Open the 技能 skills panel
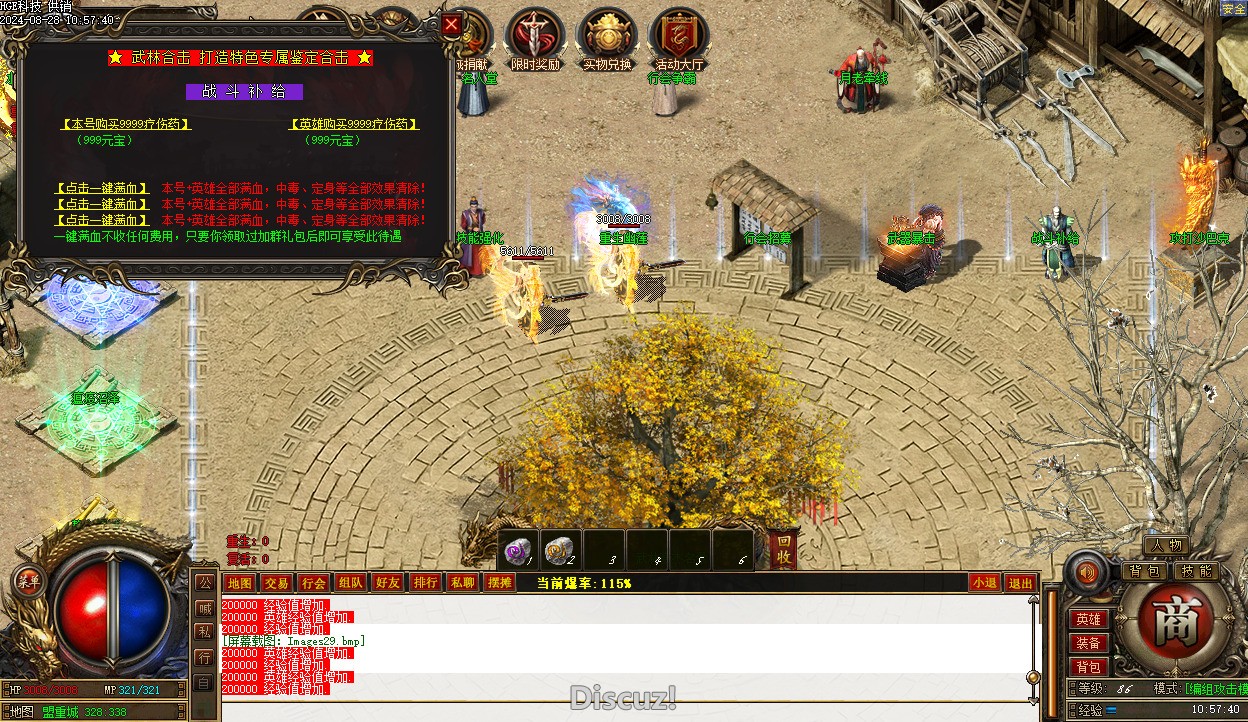Screen dimensions: 1248x722 [1195, 571]
